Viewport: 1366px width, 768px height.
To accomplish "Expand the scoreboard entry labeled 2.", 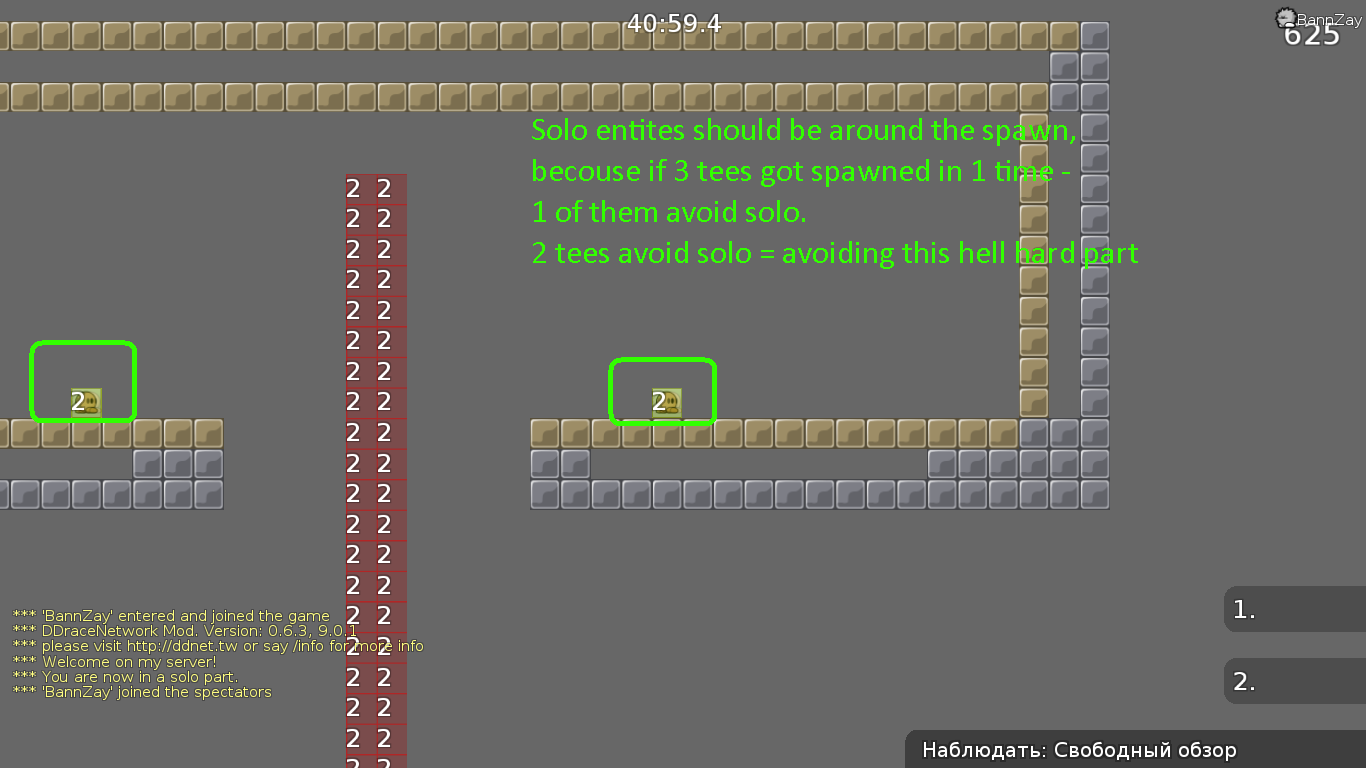I will click(x=1244, y=681).
